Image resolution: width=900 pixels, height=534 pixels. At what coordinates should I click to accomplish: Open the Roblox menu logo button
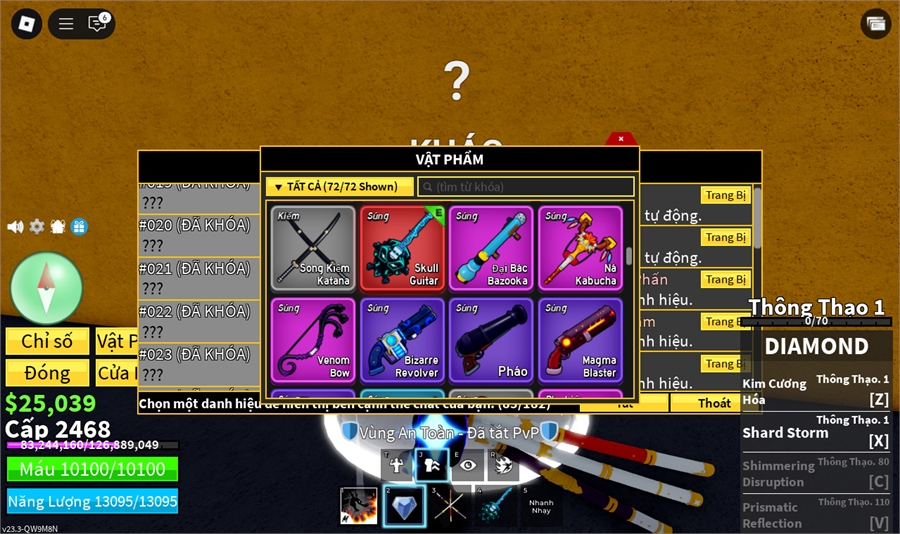tap(27, 23)
